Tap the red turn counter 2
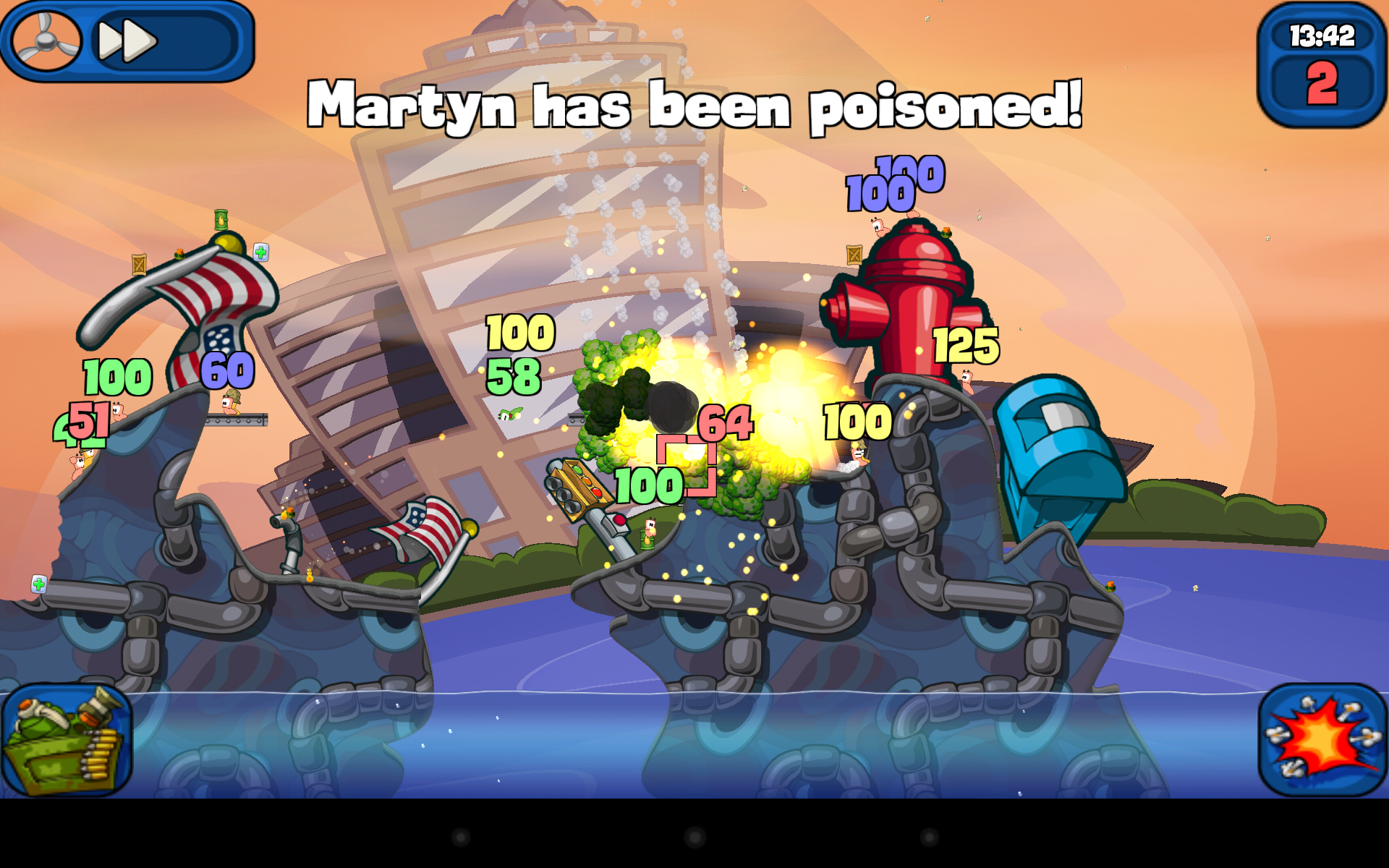 [x=1324, y=83]
